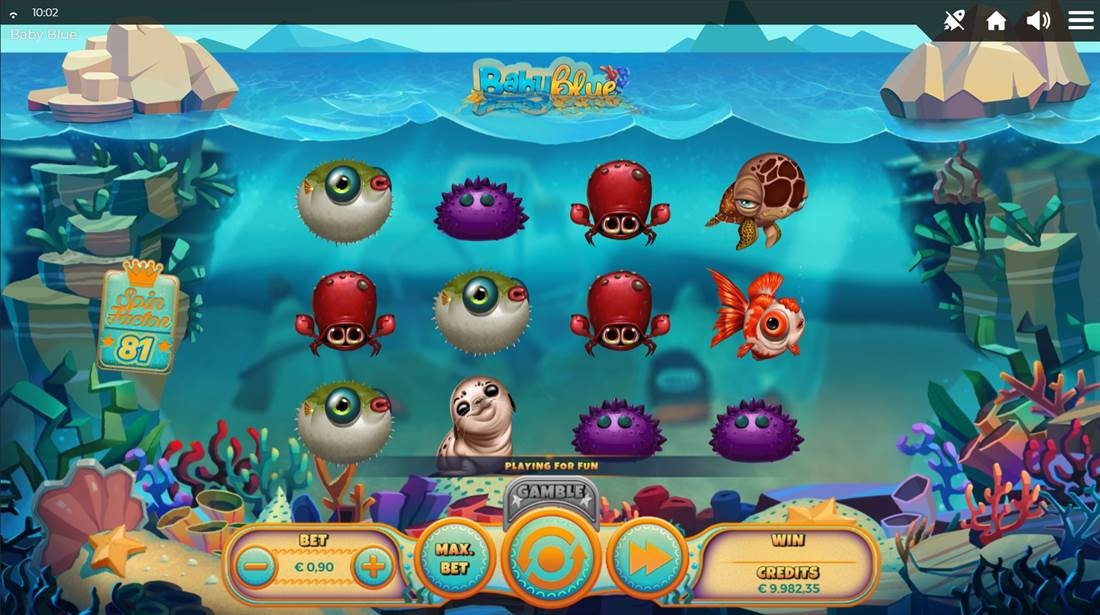
Task: Increase the bet with the plus button
Action: click(373, 567)
